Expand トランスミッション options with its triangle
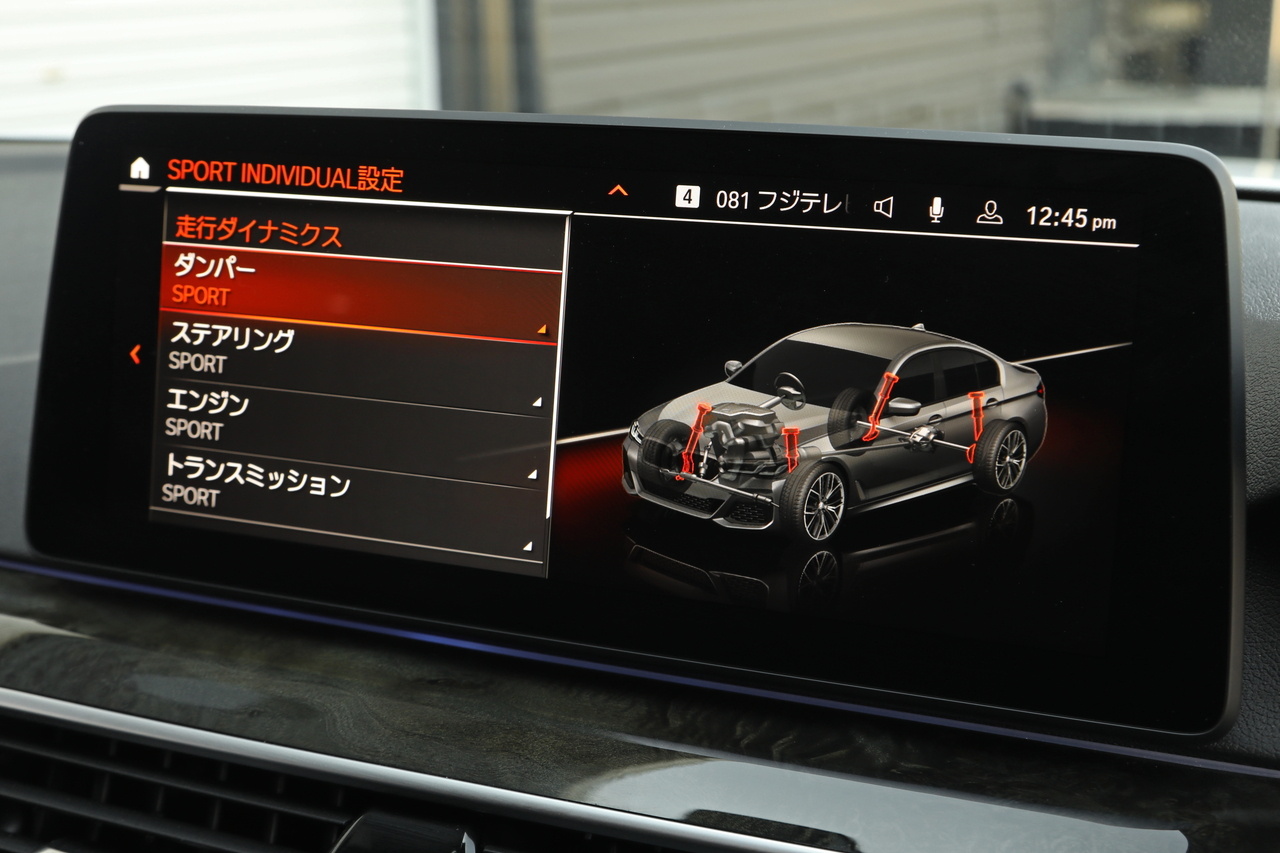Screen dimensions: 1280x853 533,471
